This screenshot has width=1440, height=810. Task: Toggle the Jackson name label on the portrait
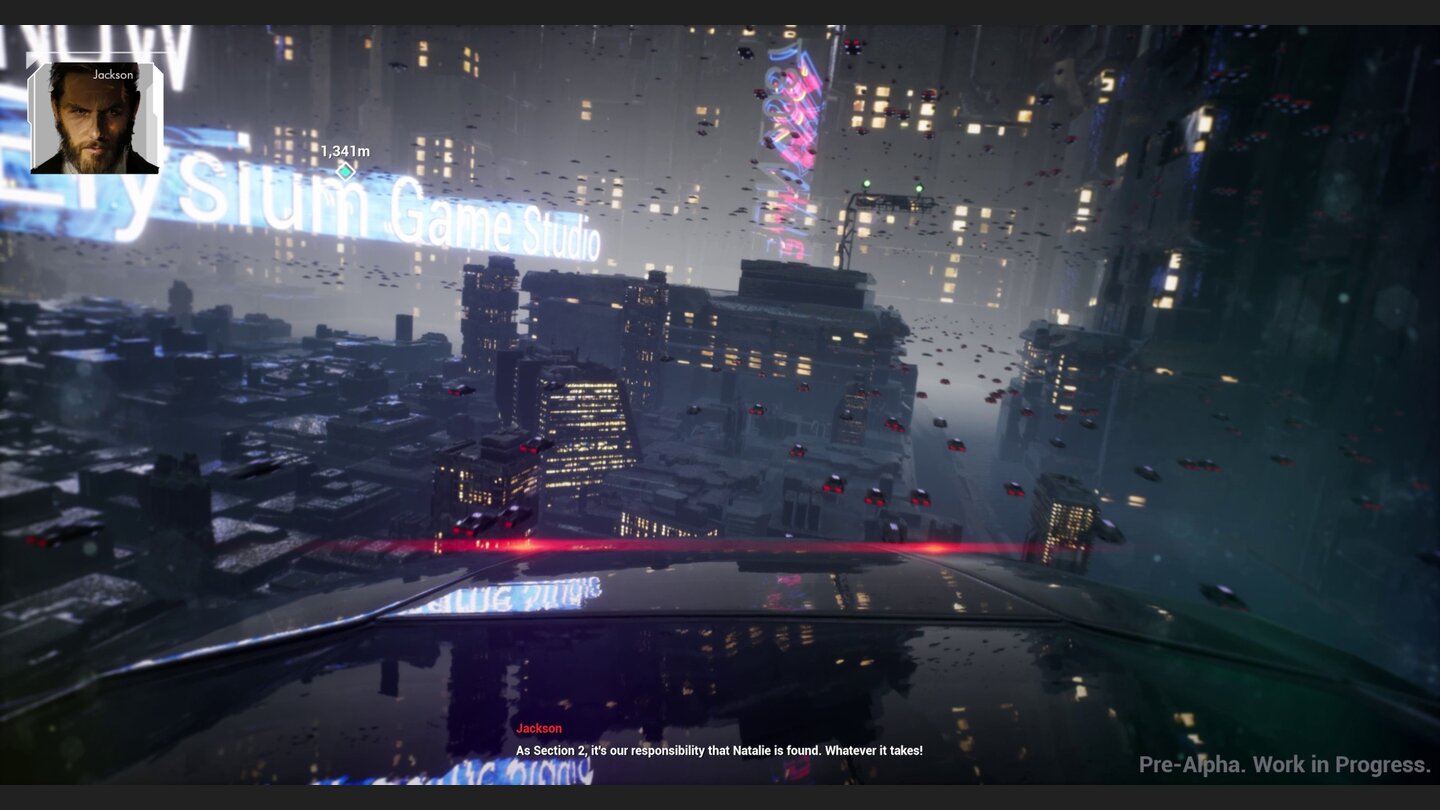pos(113,75)
